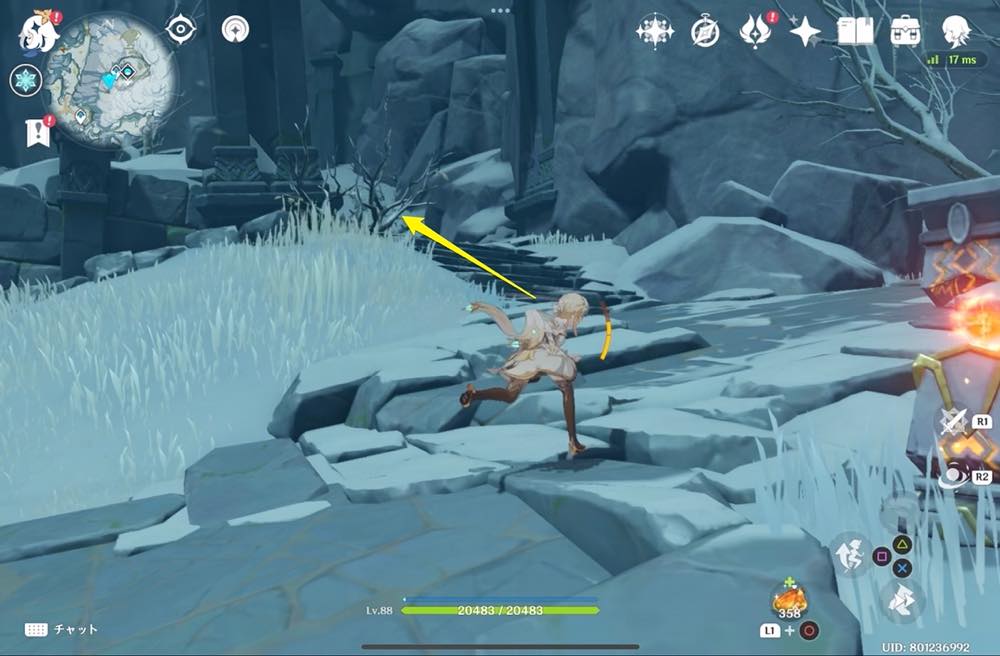This screenshot has height=656, width=1000.
Task: Select the snowflake icon beside the minimap
Action: 26,80
